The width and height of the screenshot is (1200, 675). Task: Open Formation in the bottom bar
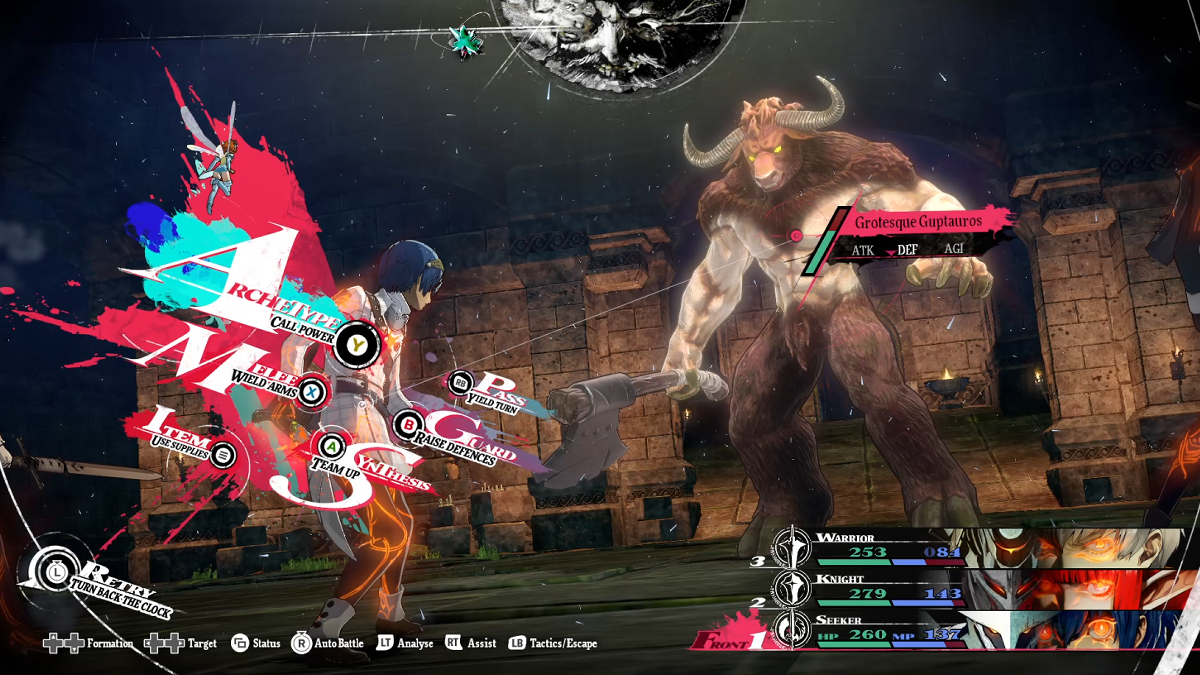pyautogui.click(x=90, y=643)
